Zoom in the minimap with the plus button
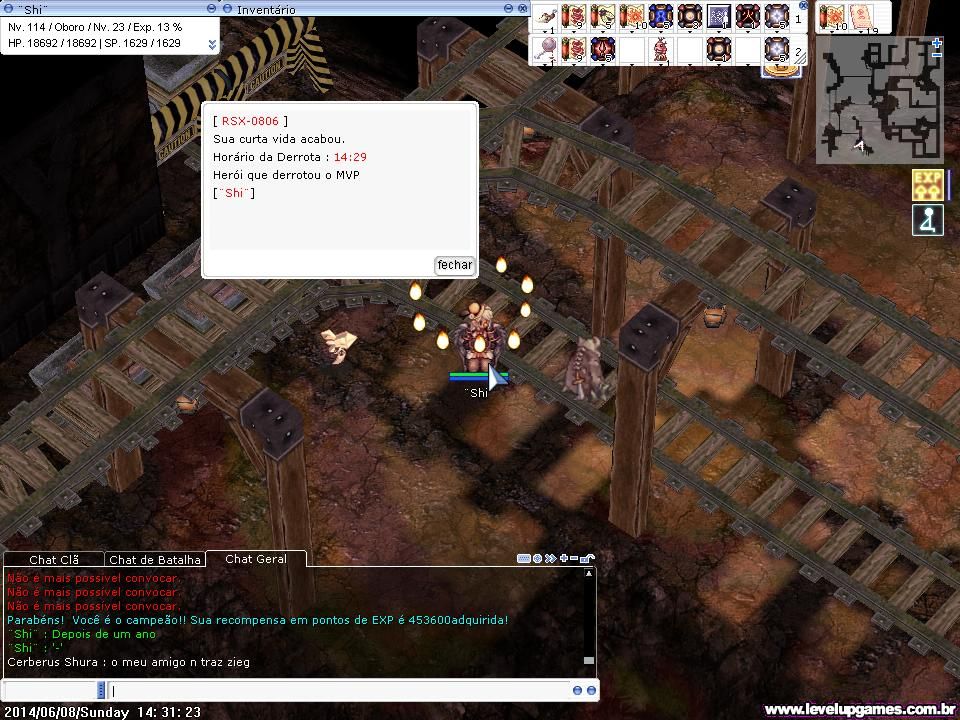 pos(936,43)
